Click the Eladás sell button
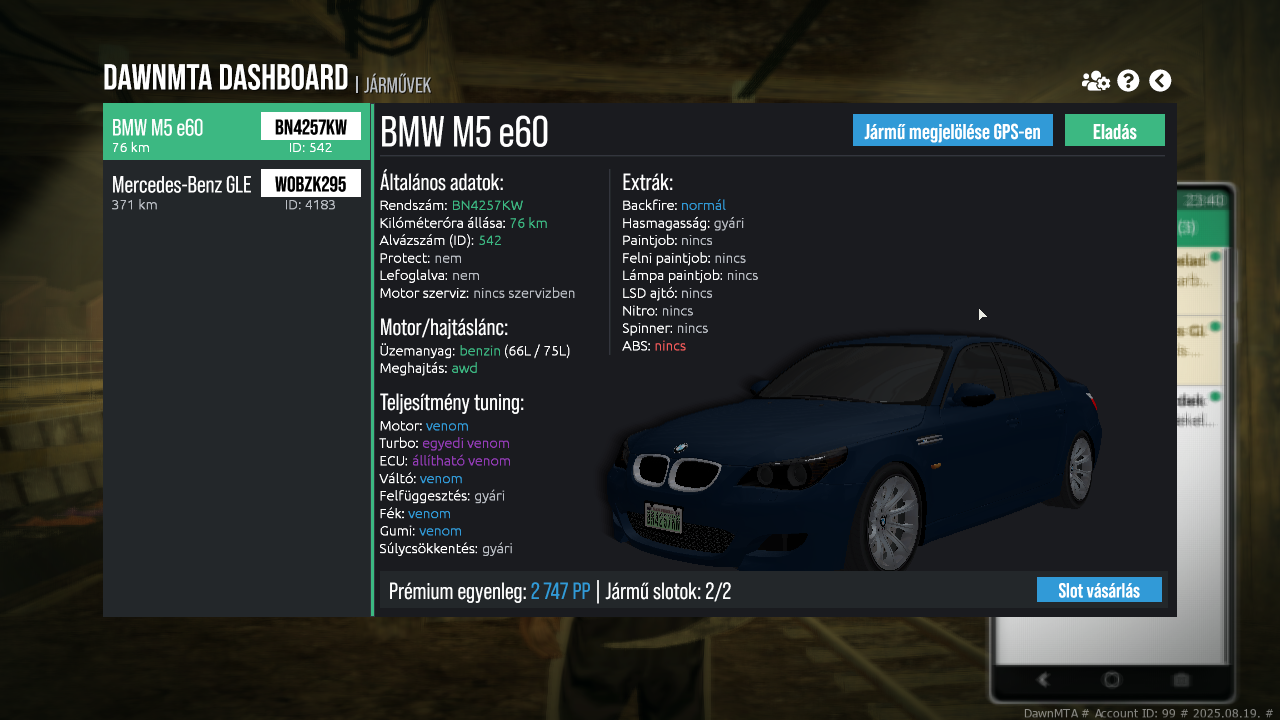This screenshot has height=720, width=1280. (1114, 131)
